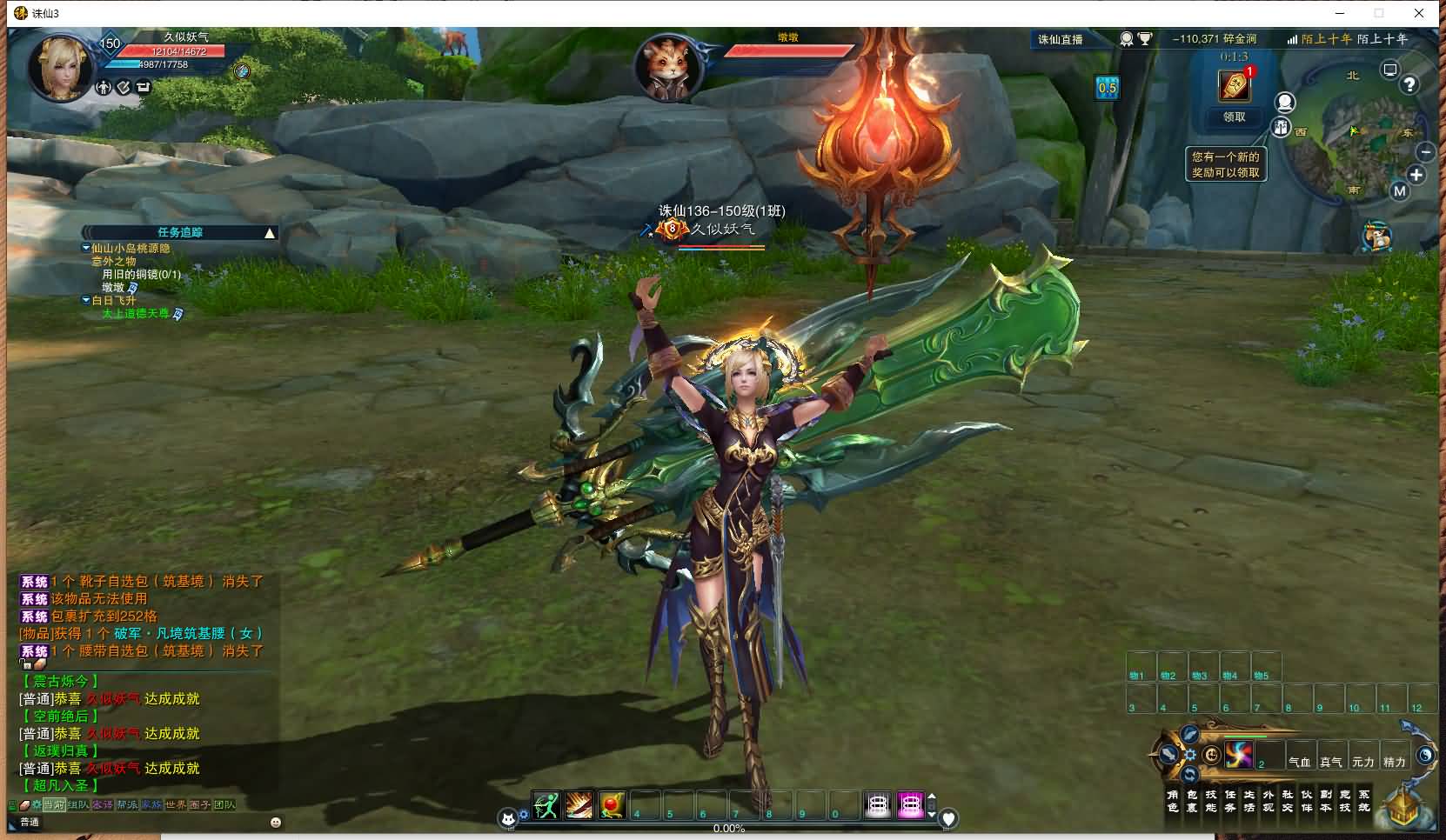Open the 角色 character menu

(x=1172, y=801)
